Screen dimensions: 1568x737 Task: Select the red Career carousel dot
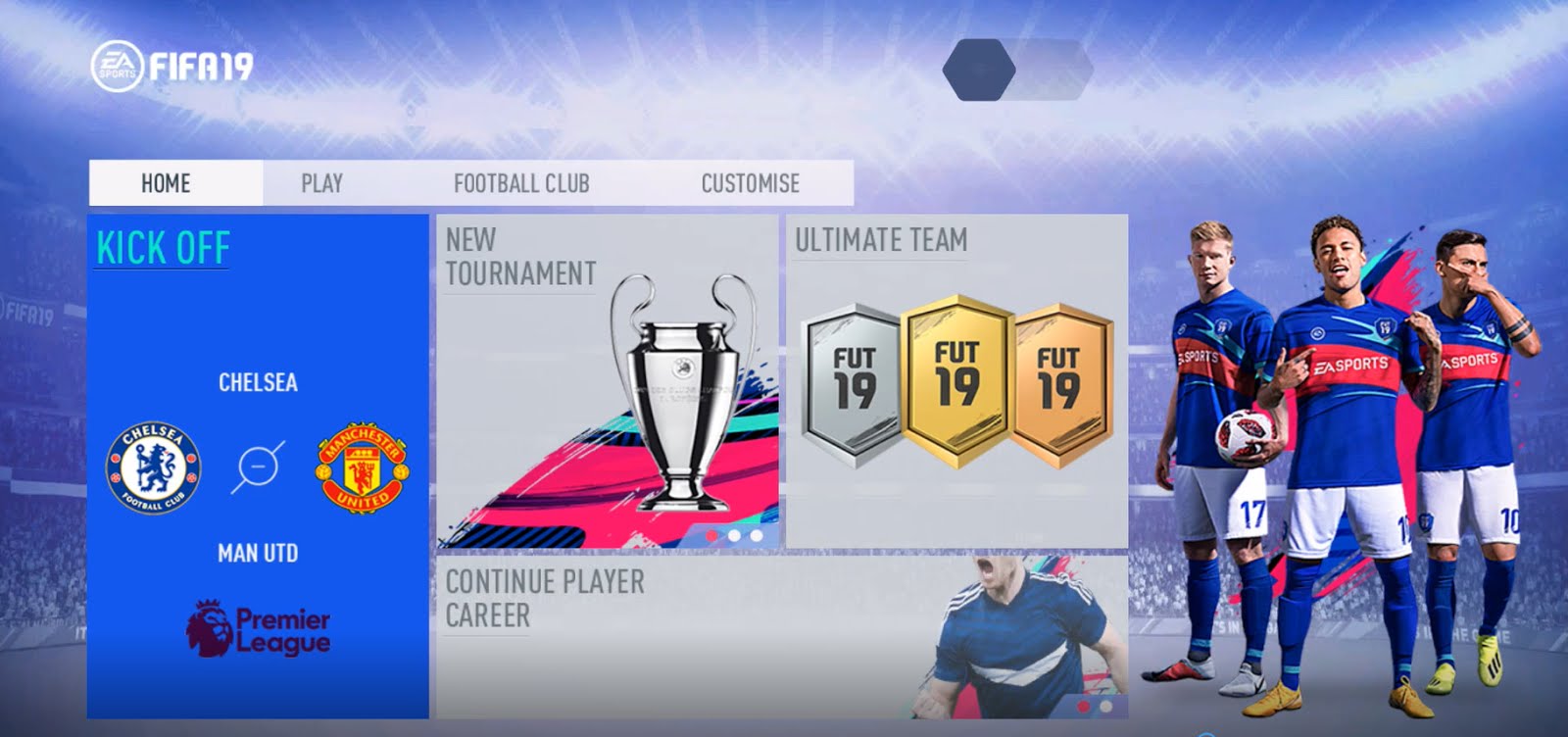[x=1083, y=707]
